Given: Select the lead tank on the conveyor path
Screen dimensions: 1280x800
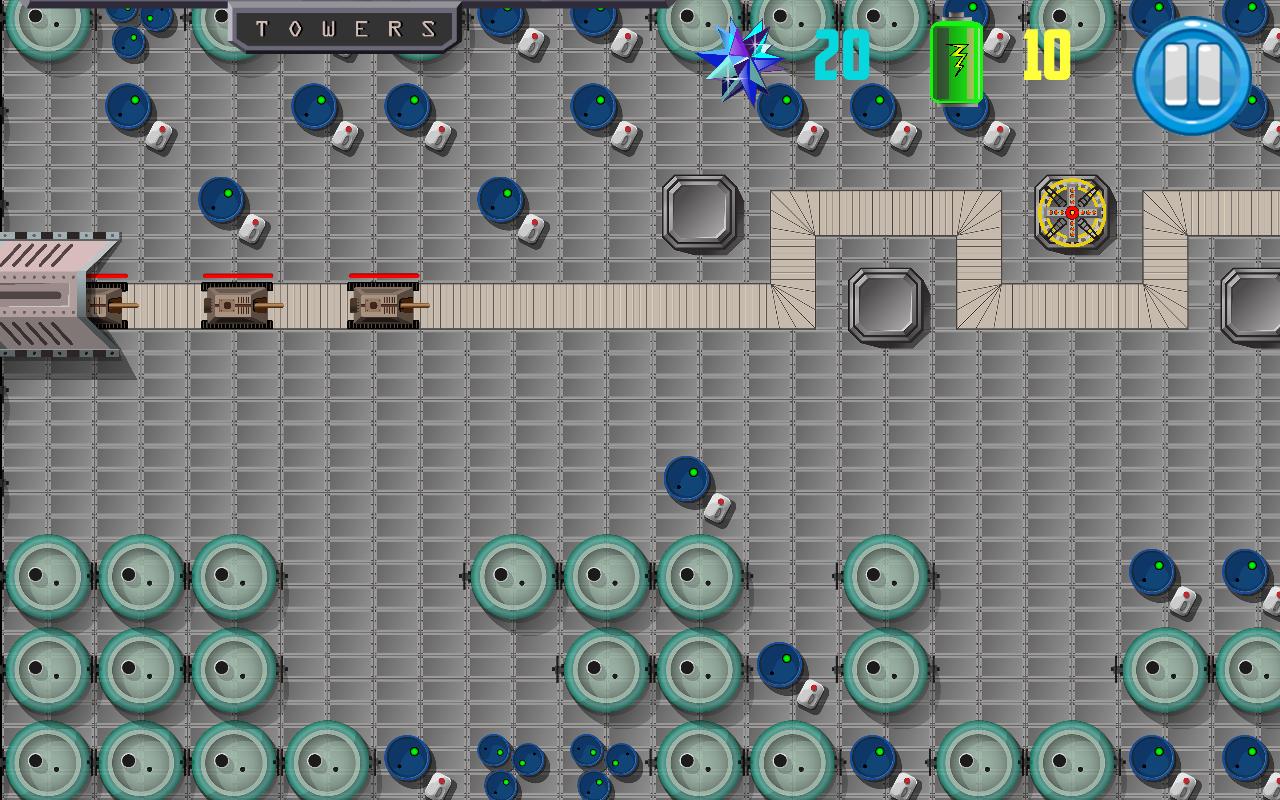Looking at the screenshot, I should (383, 305).
